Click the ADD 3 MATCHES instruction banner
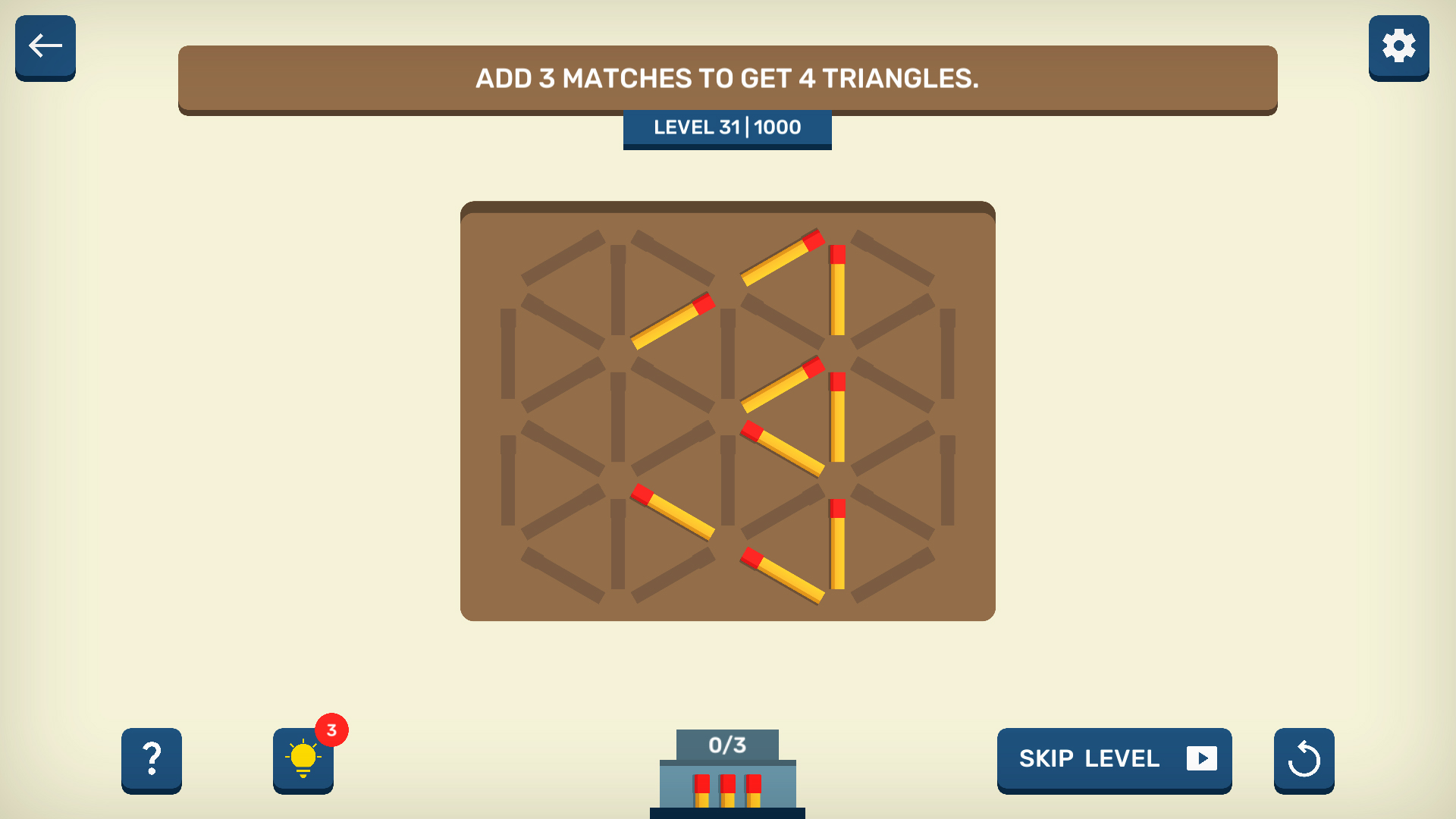The width and height of the screenshot is (1456, 819). 726,78
